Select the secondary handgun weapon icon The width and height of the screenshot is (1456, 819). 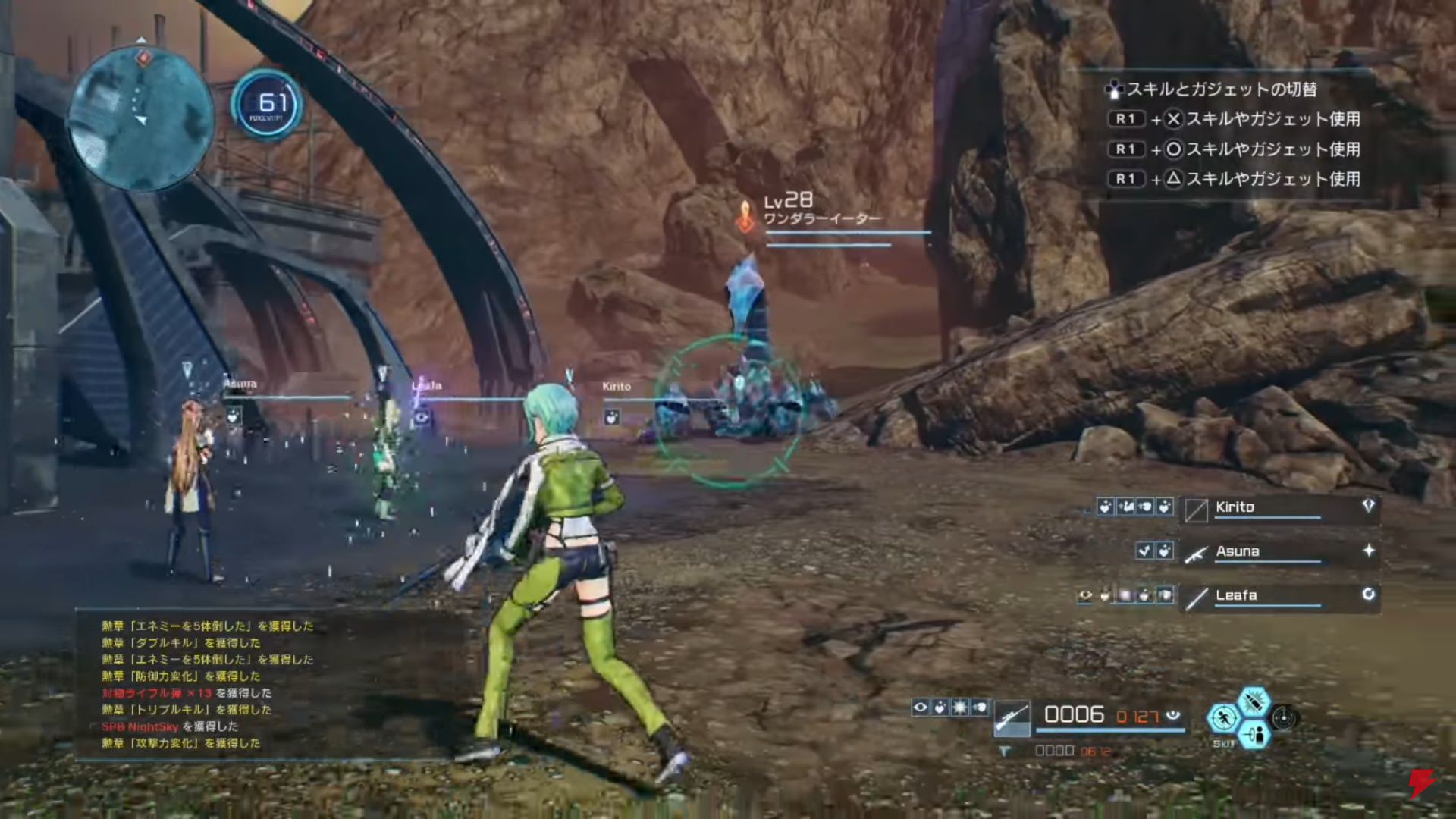[1006, 752]
